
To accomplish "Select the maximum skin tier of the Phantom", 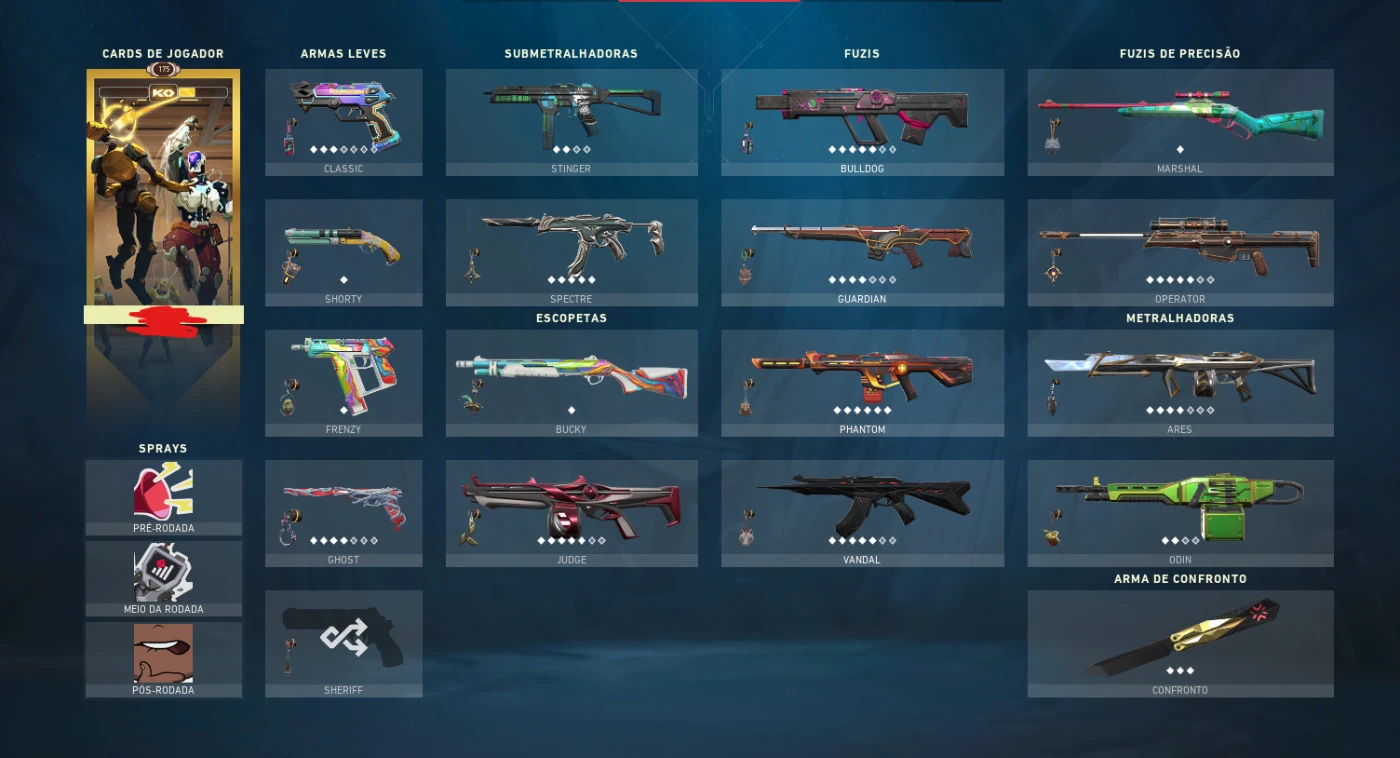I will 888,409.
